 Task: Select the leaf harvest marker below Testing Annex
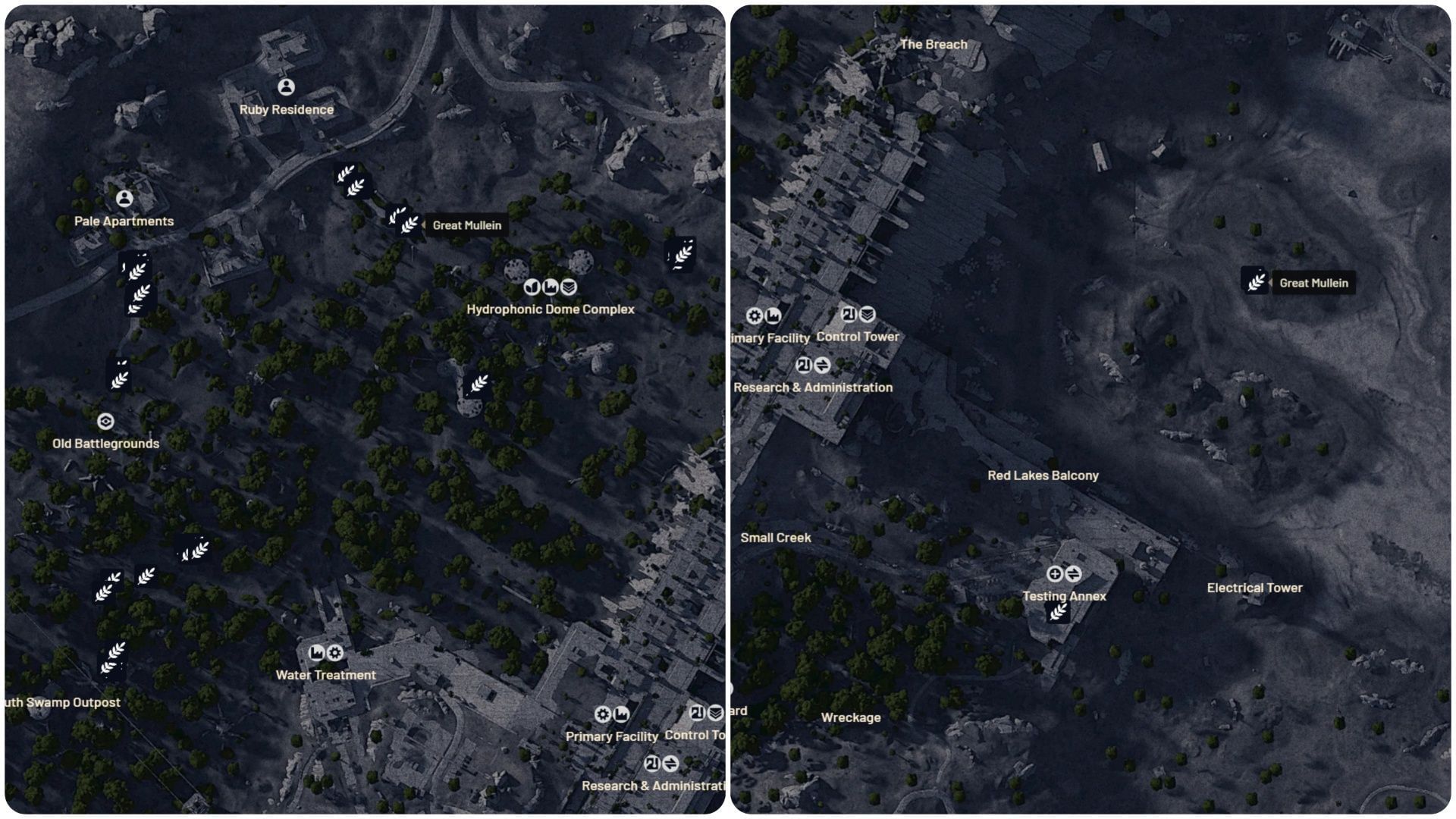click(1058, 612)
